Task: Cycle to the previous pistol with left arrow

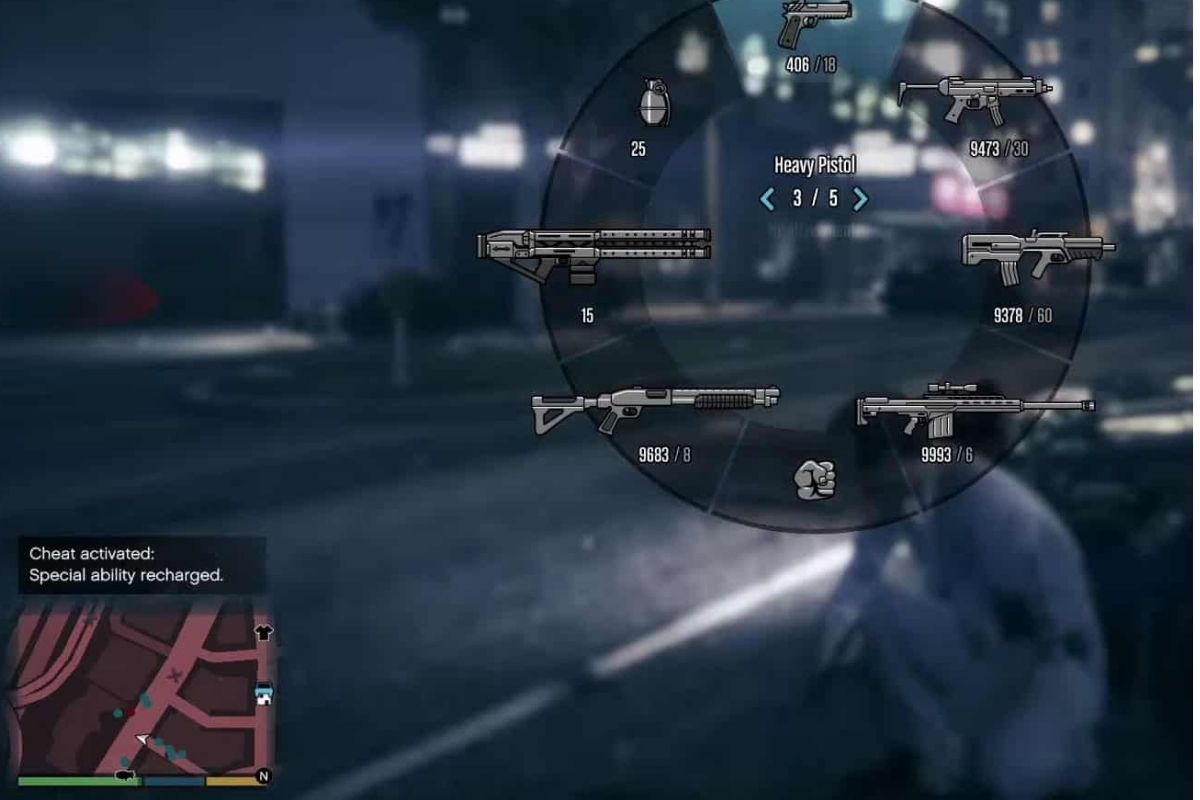Action: click(x=768, y=198)
